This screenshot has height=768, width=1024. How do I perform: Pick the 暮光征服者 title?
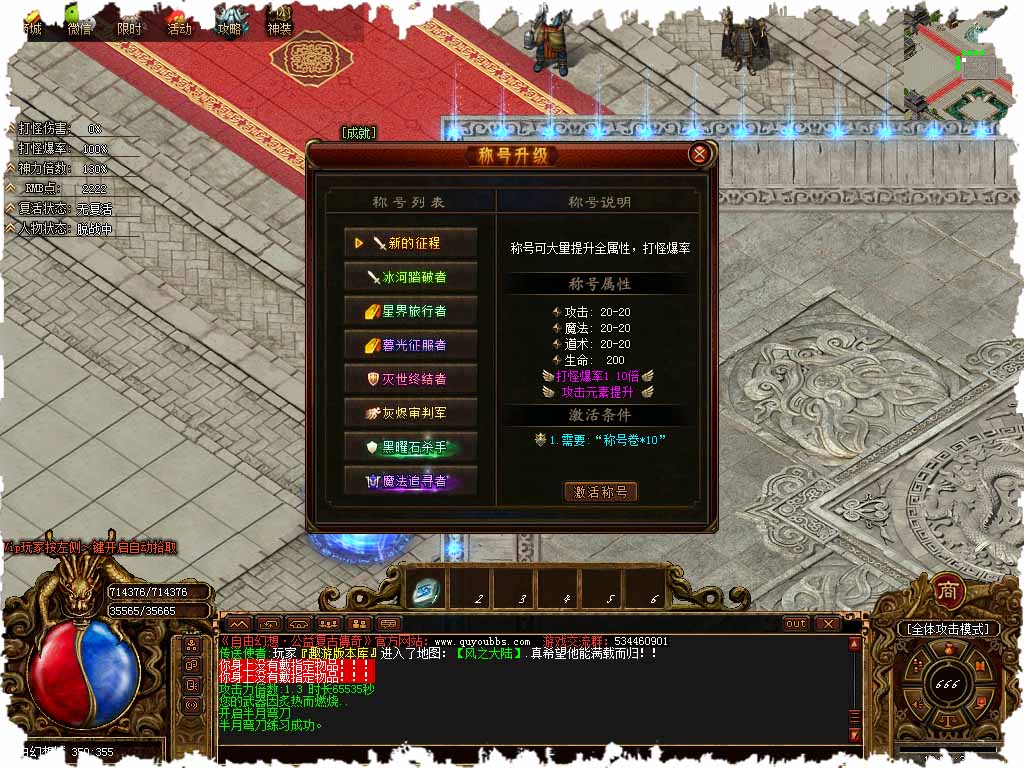pos(411,345)
